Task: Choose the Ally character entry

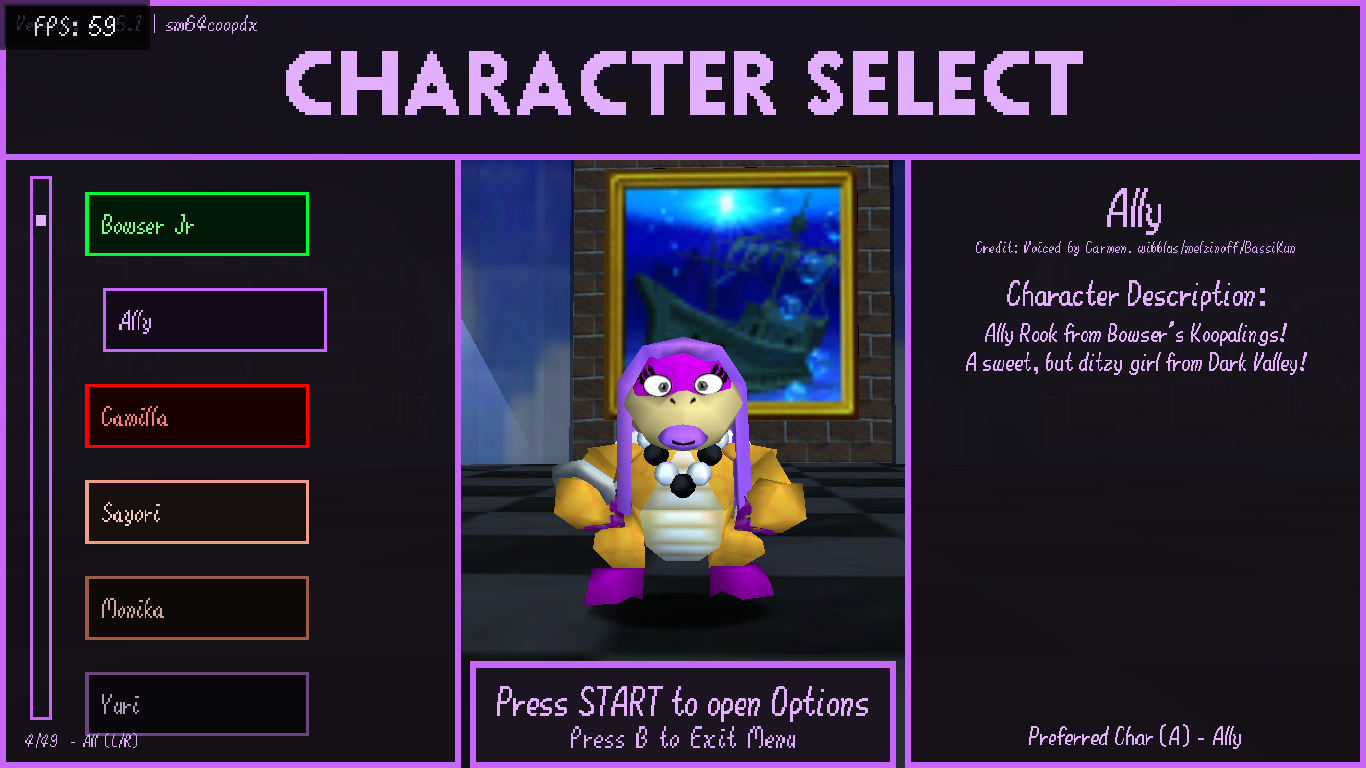Action: pos(215,320)
